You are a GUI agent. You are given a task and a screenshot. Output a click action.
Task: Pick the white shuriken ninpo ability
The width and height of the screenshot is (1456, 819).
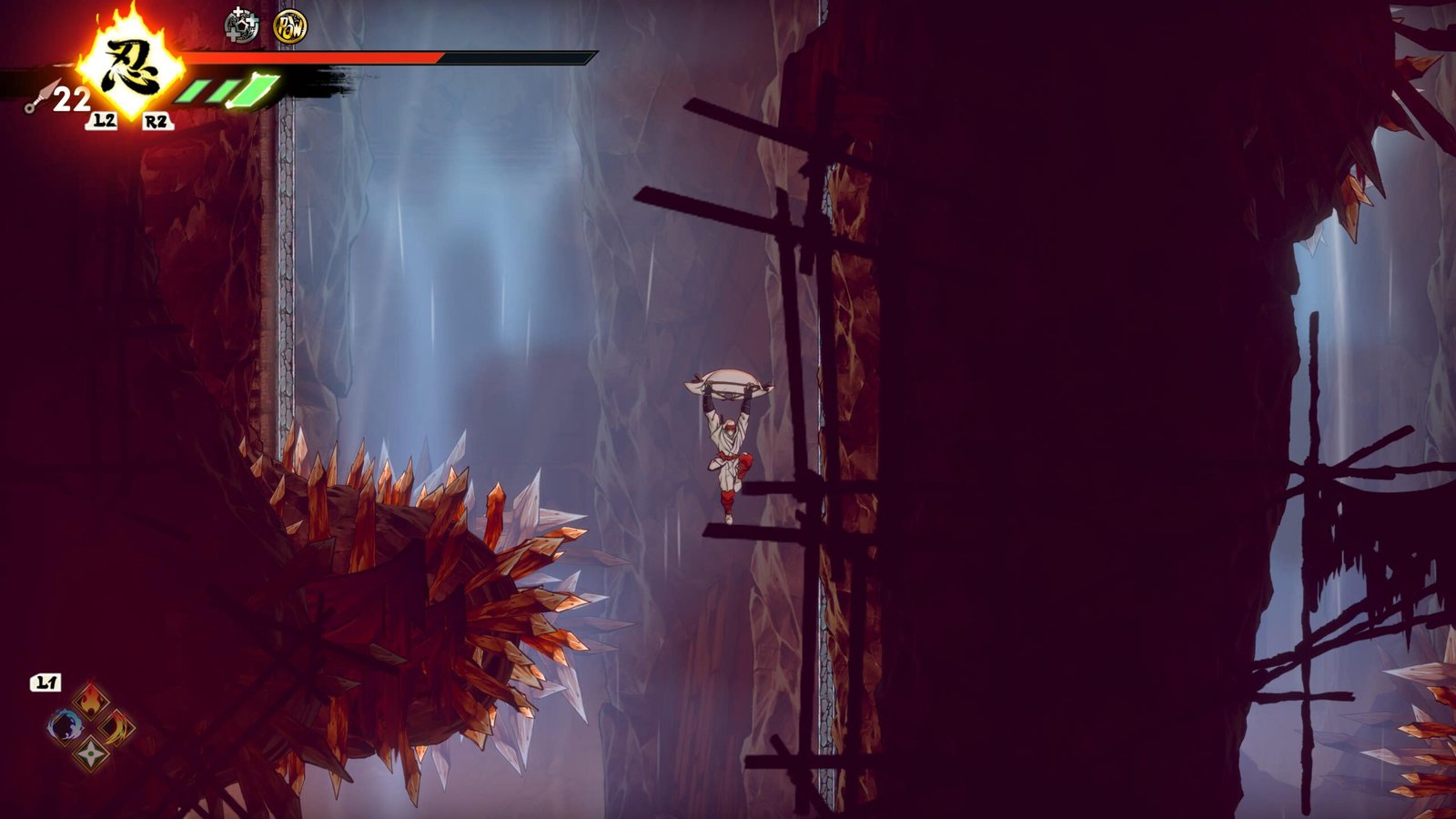[91, 753]
